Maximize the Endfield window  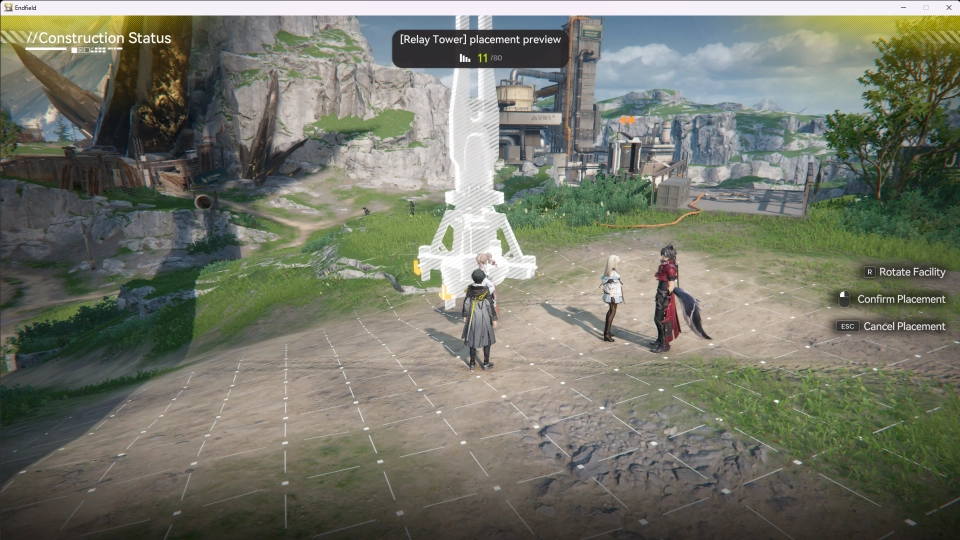(925, 7)
